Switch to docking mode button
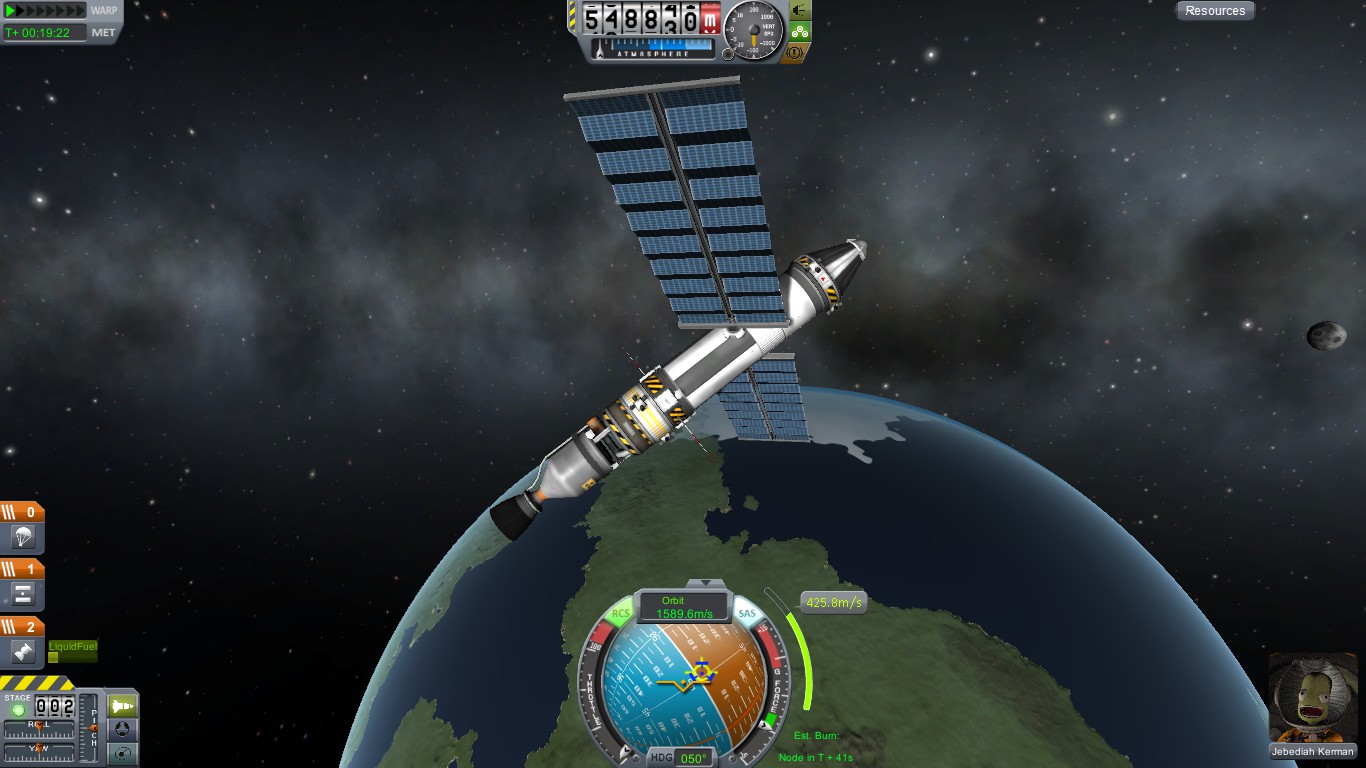 (x=122, y=729)
